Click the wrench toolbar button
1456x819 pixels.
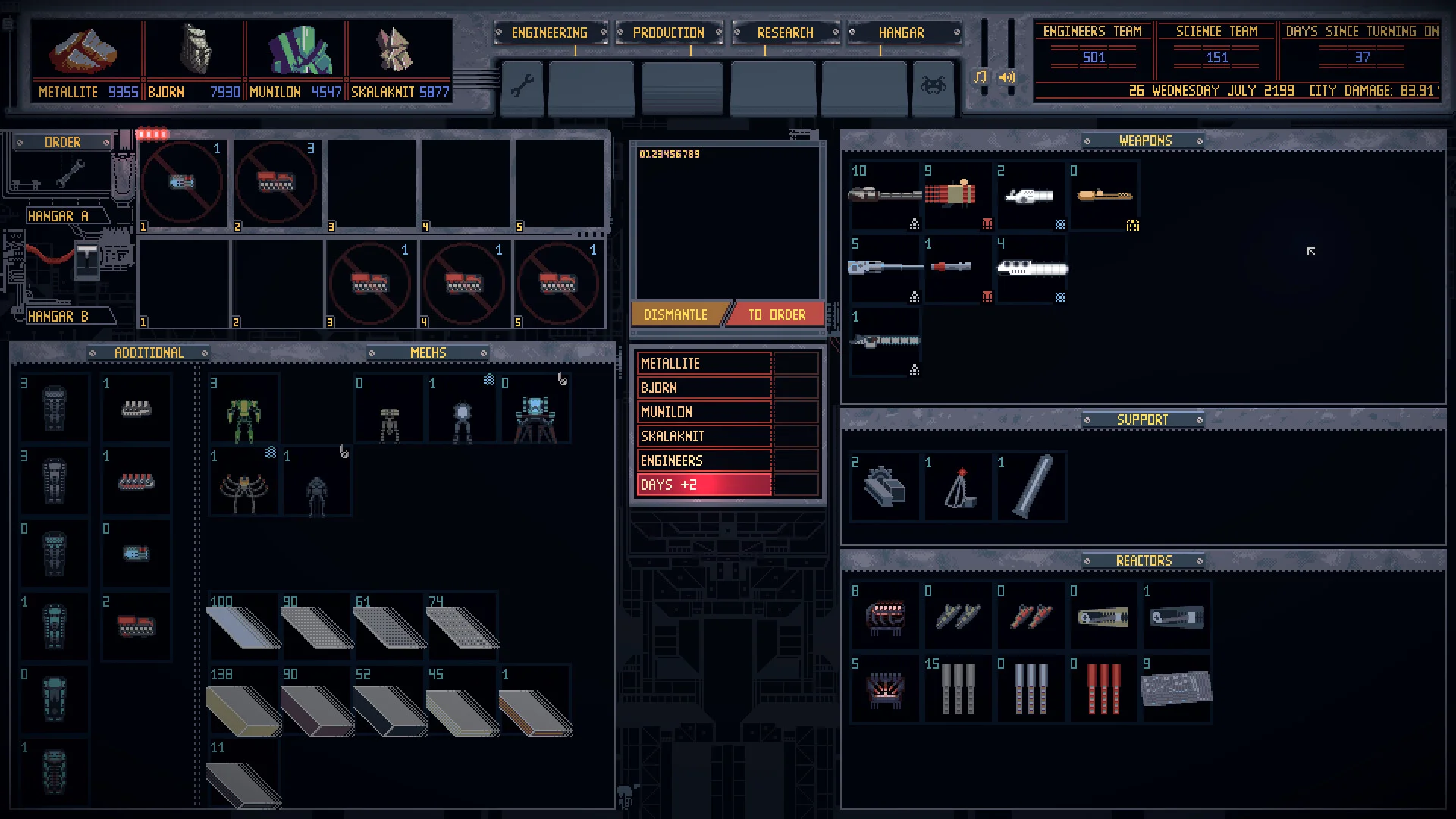tap(522, 86)
